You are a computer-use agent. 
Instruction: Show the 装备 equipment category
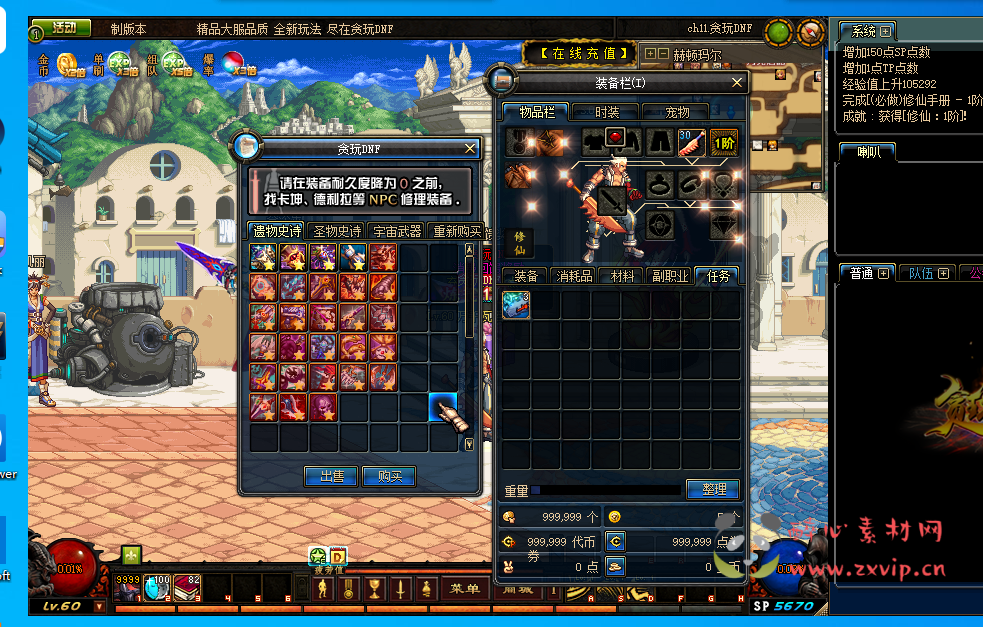[526, 276]
